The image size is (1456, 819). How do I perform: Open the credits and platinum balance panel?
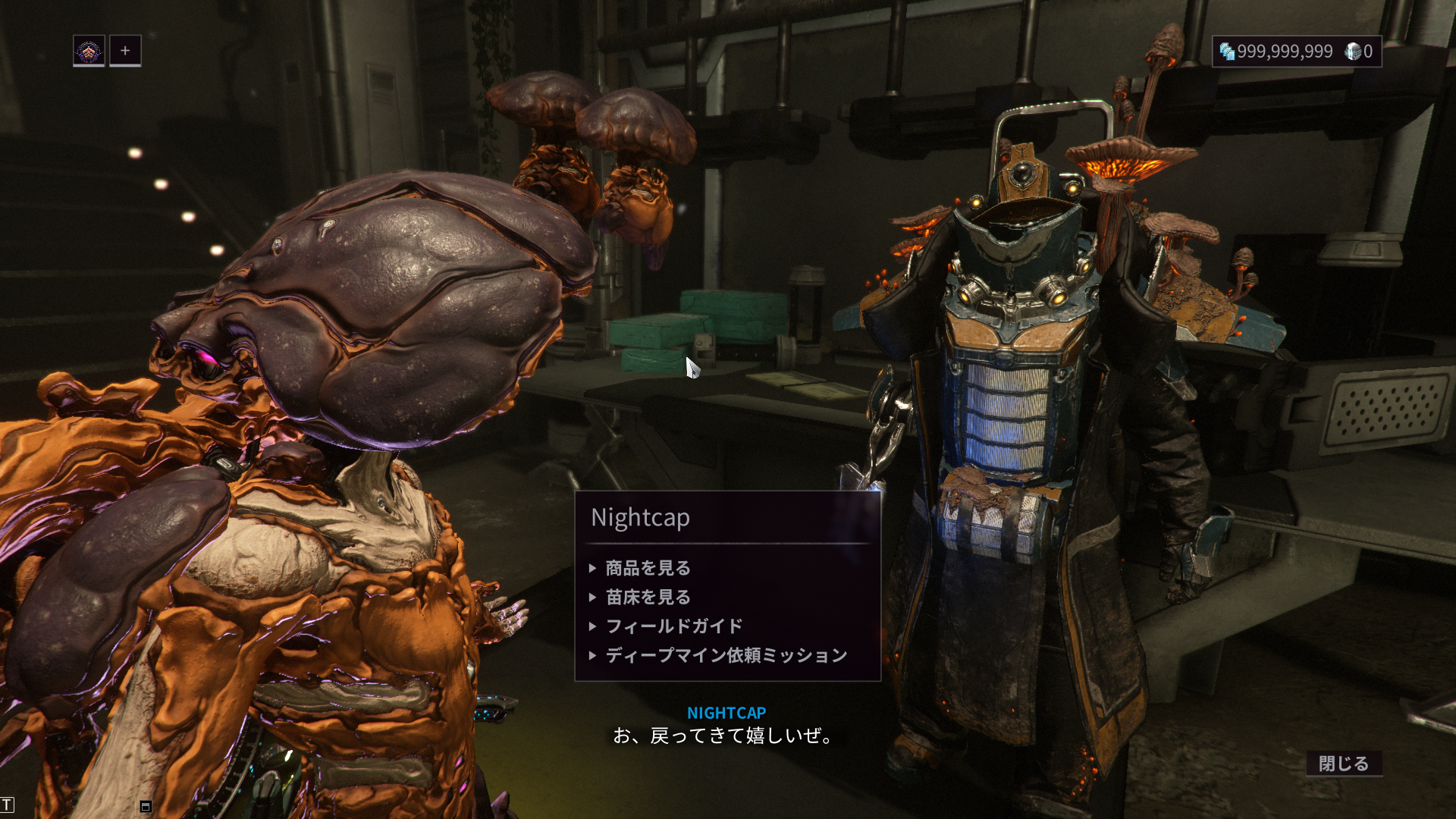[x=1296, y=52]
